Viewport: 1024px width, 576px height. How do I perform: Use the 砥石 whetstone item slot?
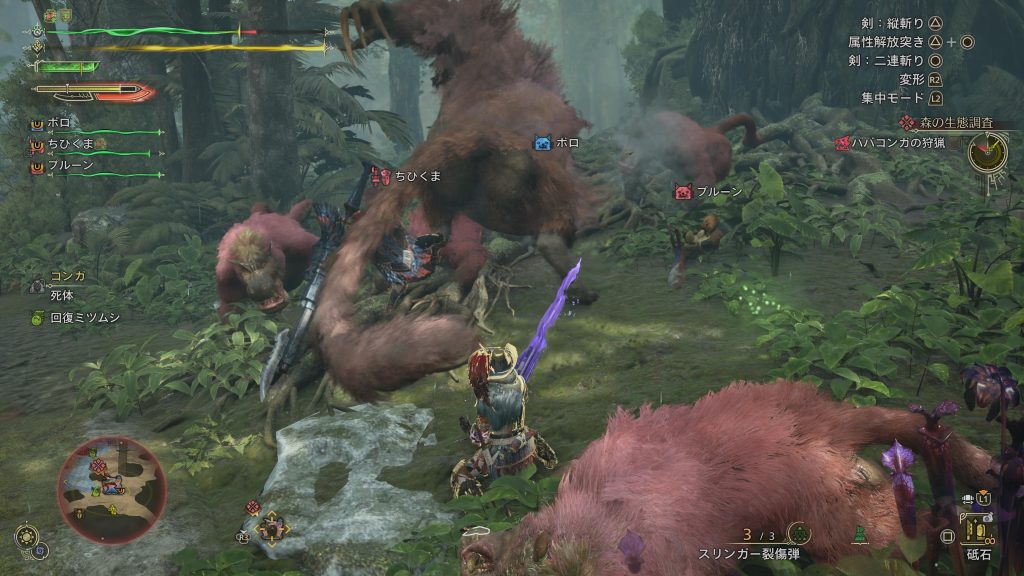click(x=976, y=527)
